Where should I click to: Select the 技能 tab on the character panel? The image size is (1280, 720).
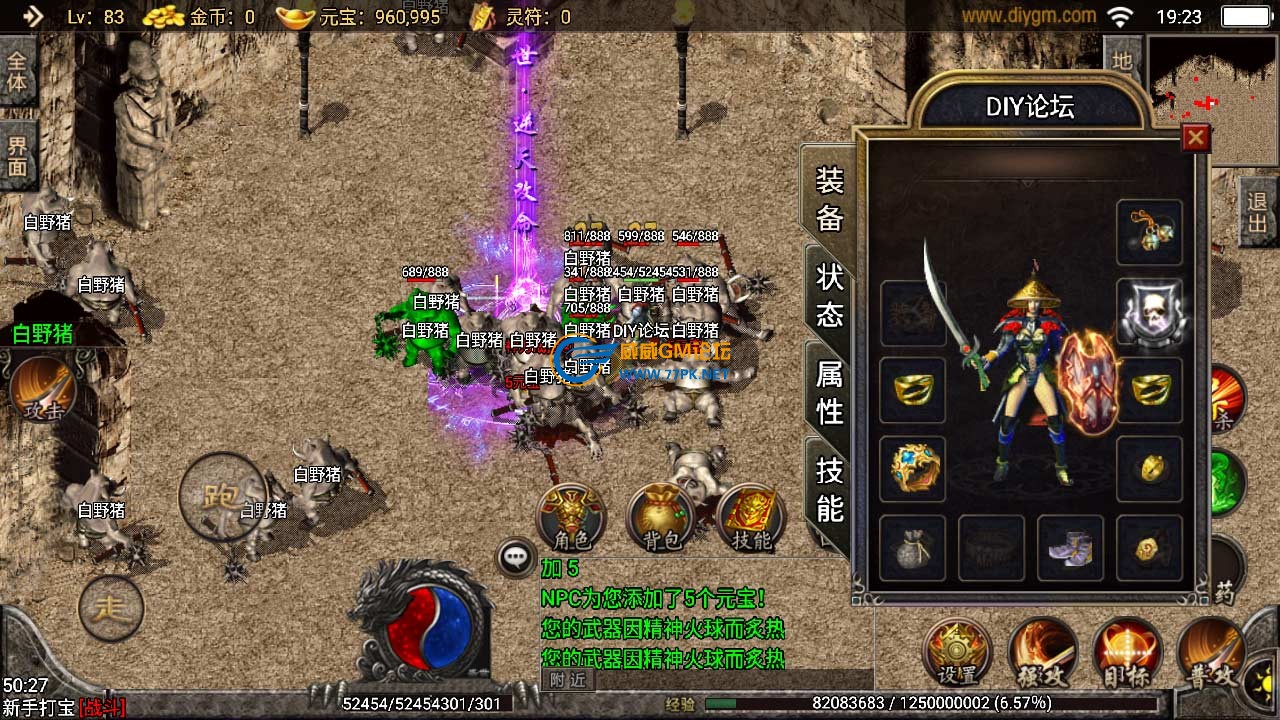[830, 489]
